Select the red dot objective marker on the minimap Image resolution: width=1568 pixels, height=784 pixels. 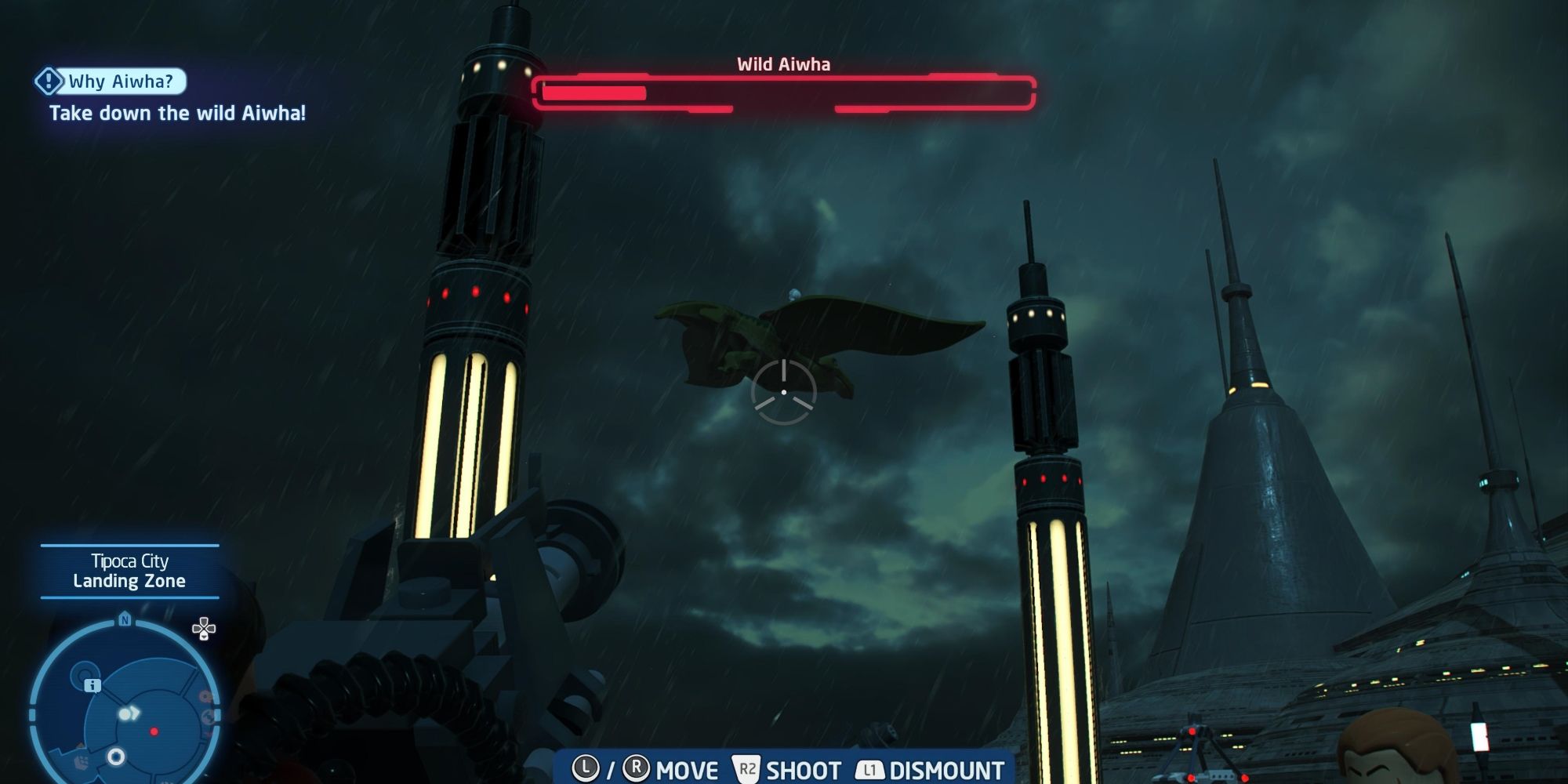point(154,731)
